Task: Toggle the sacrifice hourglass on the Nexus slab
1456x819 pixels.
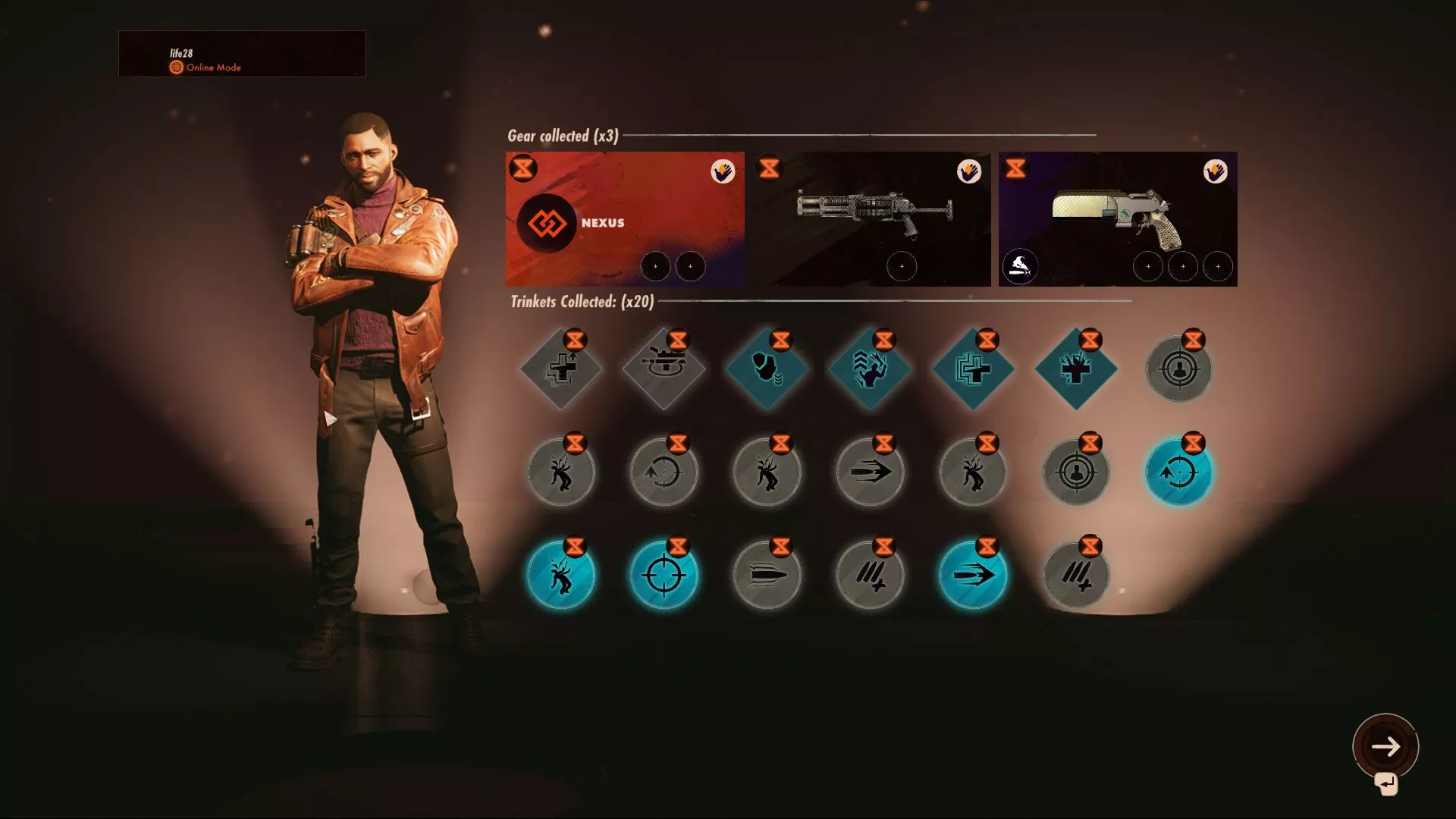Action: (523, 168)
